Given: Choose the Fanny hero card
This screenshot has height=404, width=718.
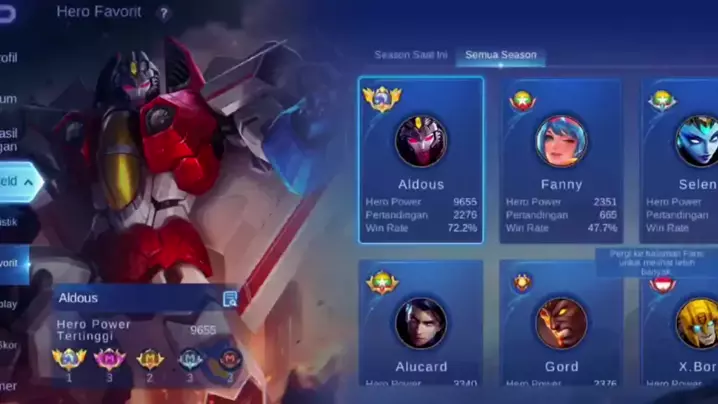Looking at the screenshot, I should 561,160.
